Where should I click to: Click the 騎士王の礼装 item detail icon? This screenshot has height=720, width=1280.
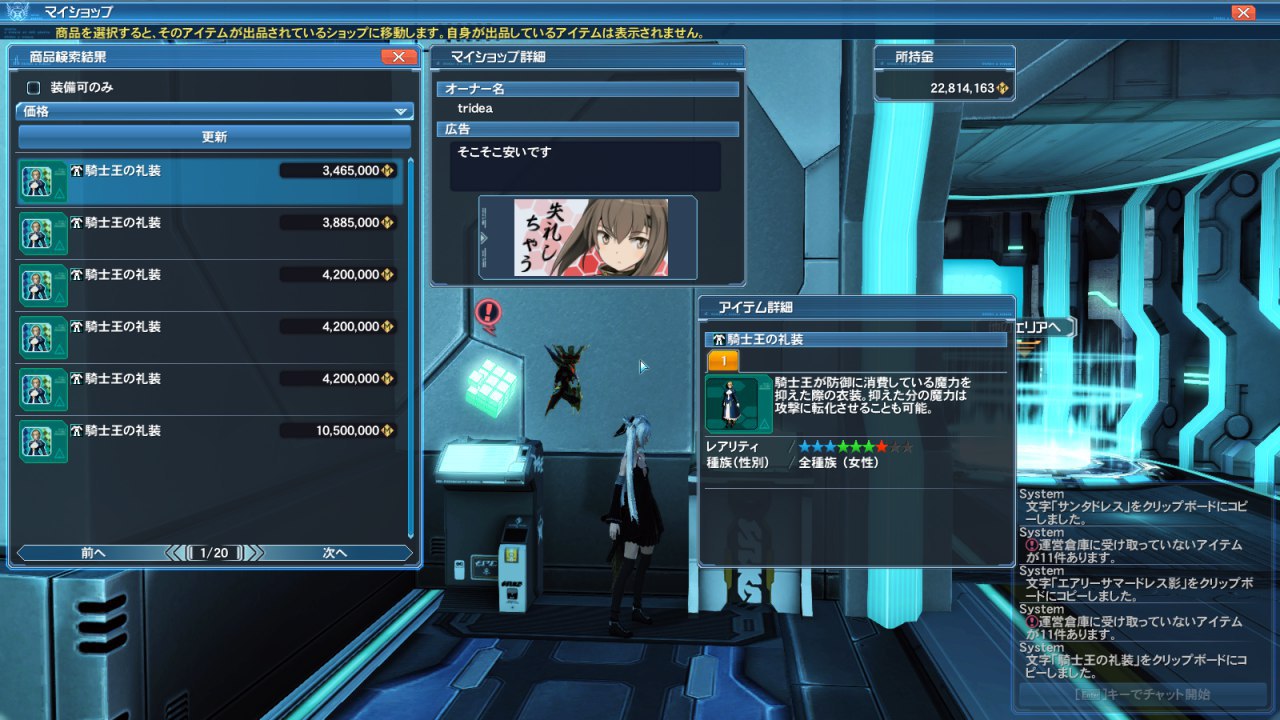coord(738,403)
